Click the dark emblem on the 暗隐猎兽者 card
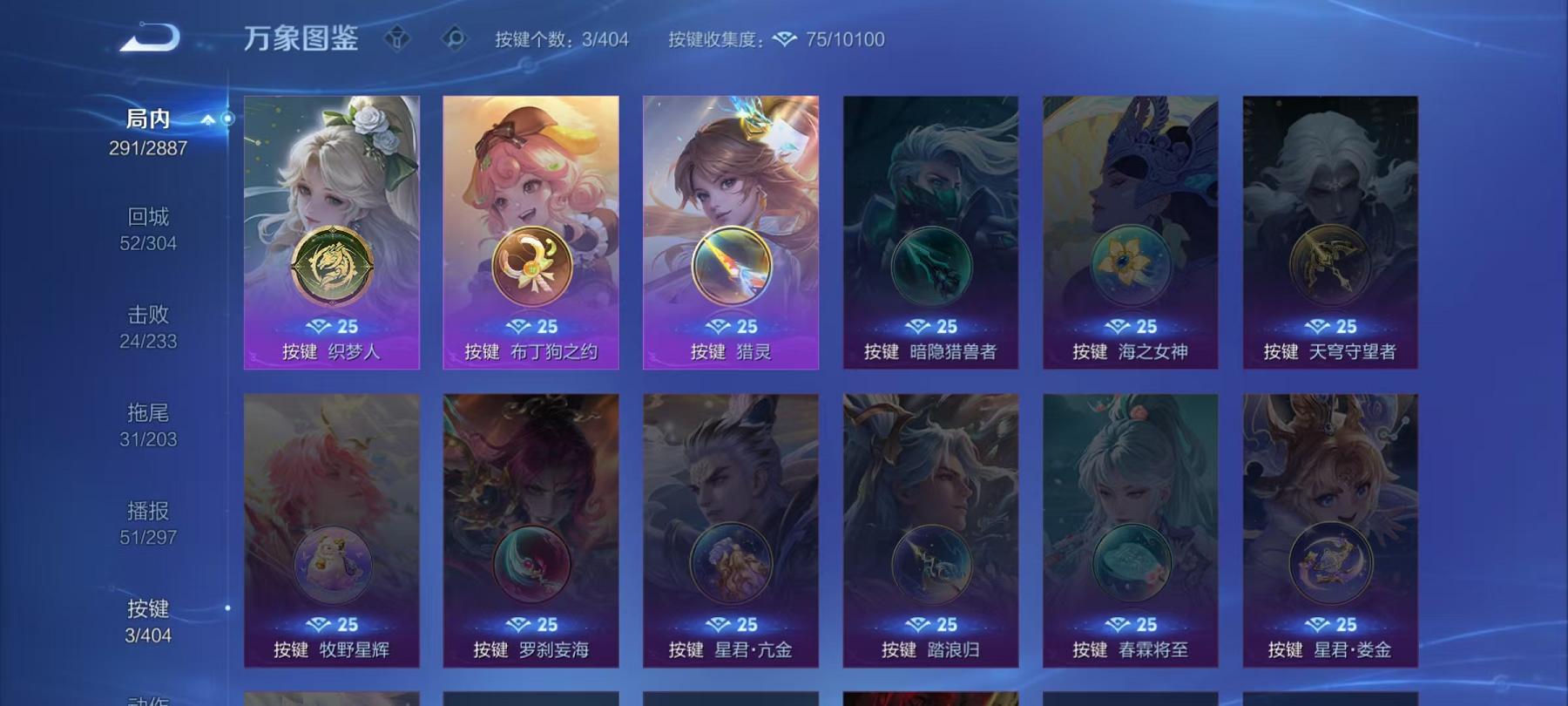The image size is (1568, 706). 931,265
